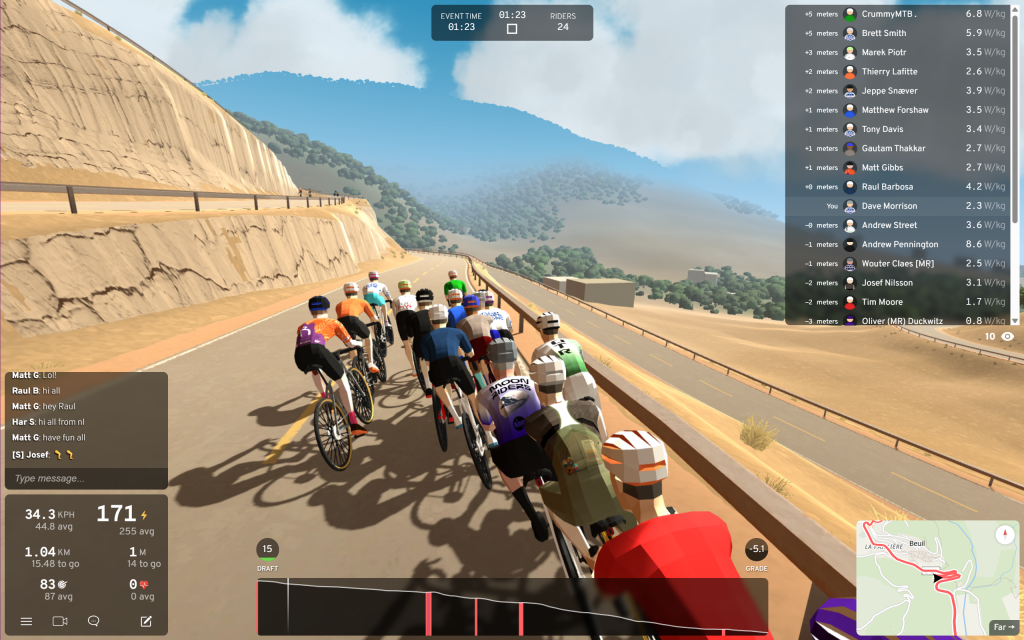
Task: Toggle the eye icon below the rider list
Action: (1007, 337)
